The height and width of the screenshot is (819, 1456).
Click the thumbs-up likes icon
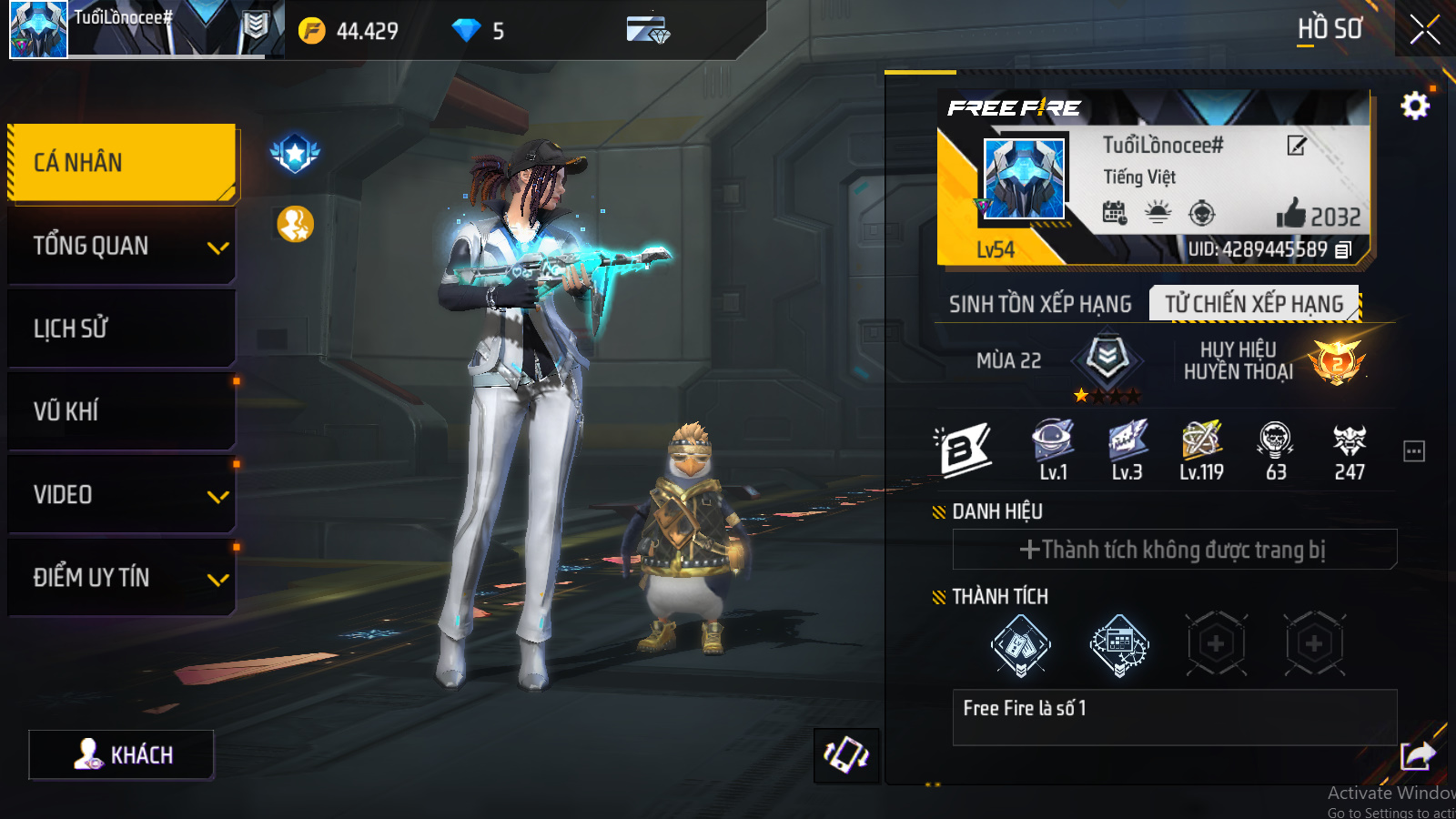[1290, 215]
